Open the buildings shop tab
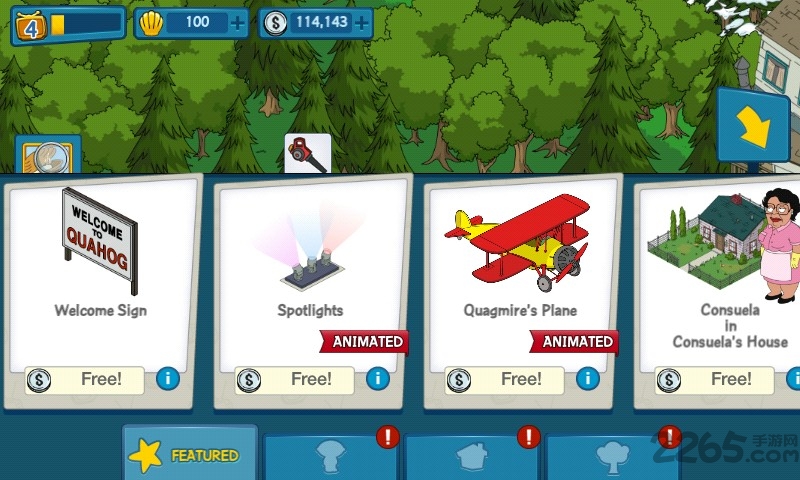The width and height of the screenshot is (800, 480). [470, 458]
